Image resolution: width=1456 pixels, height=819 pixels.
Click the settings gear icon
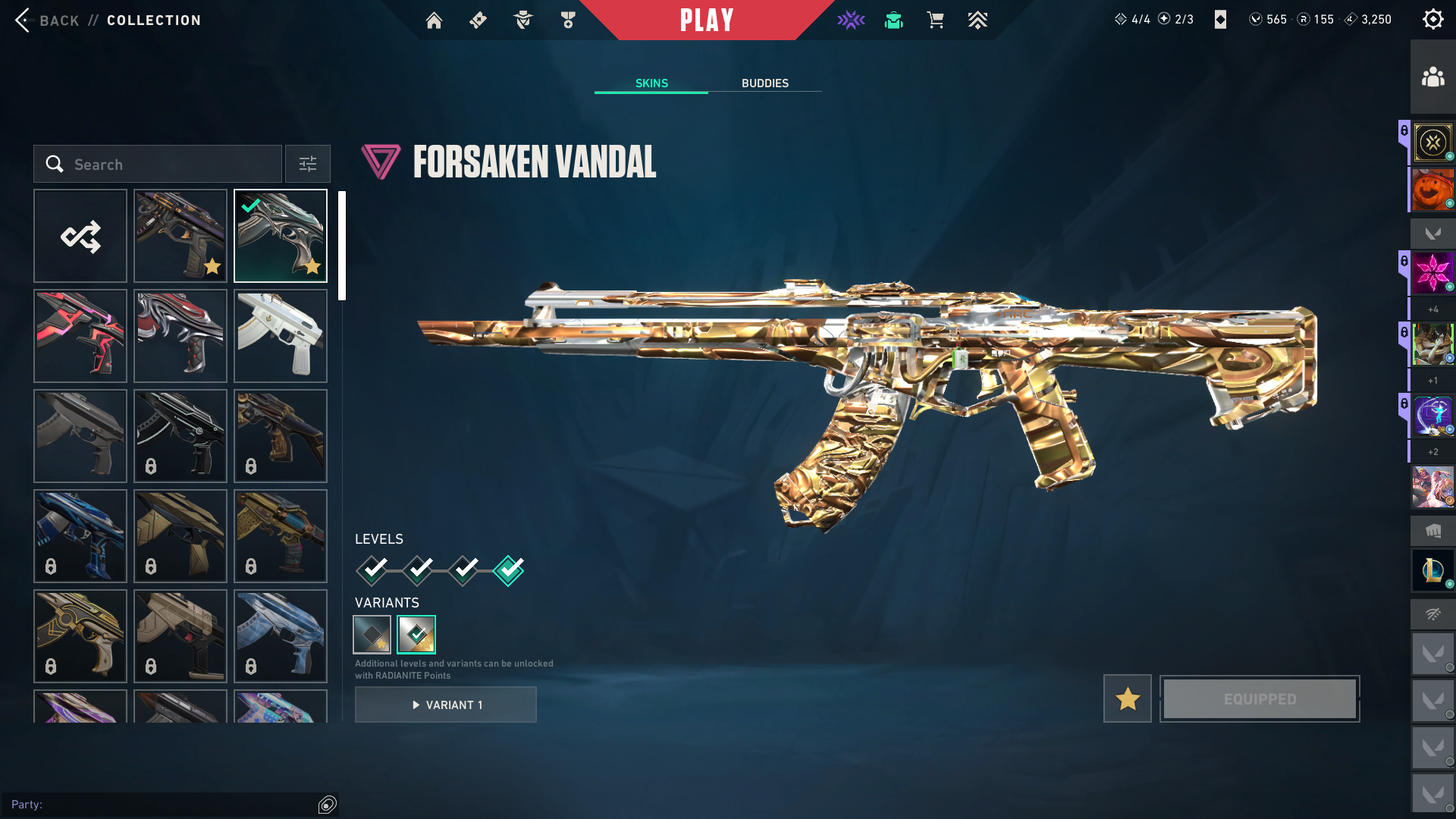1432,19
